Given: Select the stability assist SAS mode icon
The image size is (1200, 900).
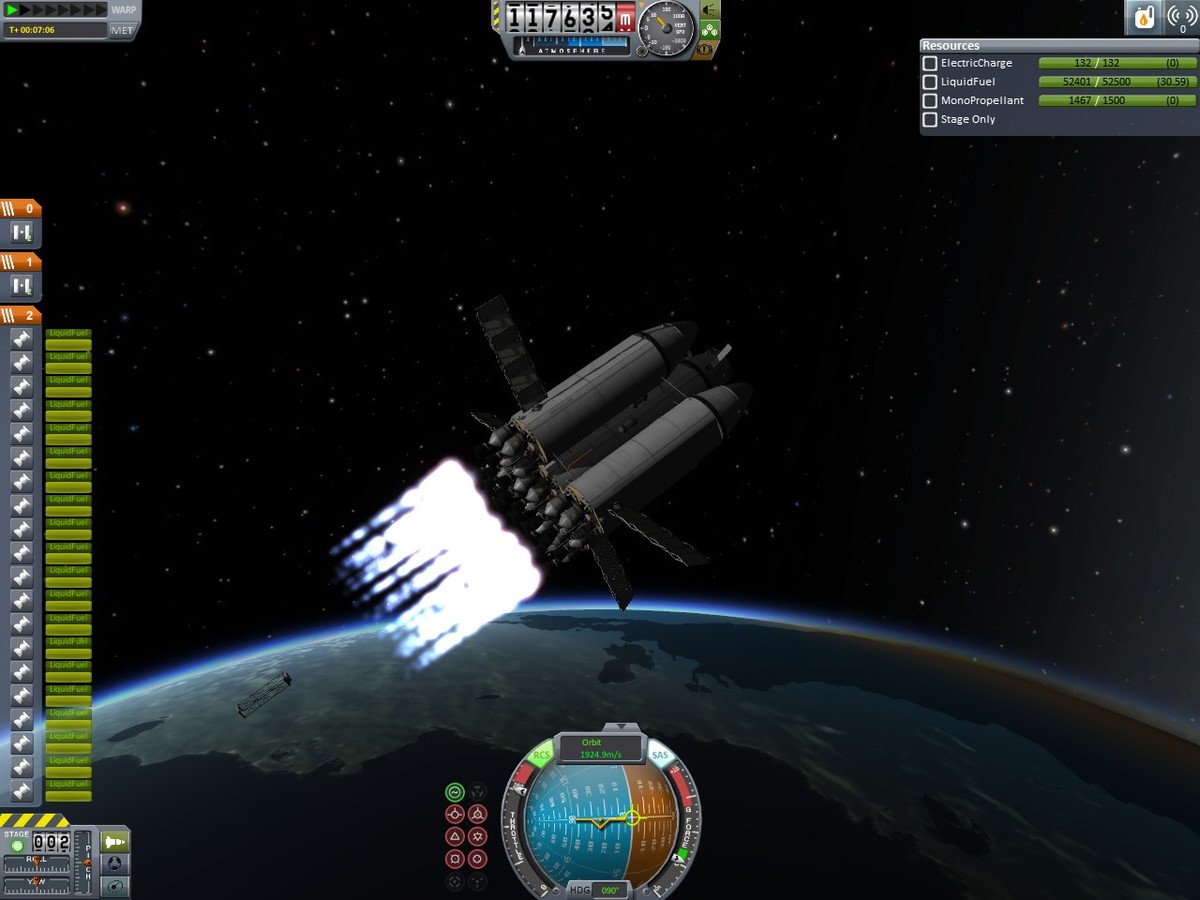Looking at the screenshot, I should [455, 791].
